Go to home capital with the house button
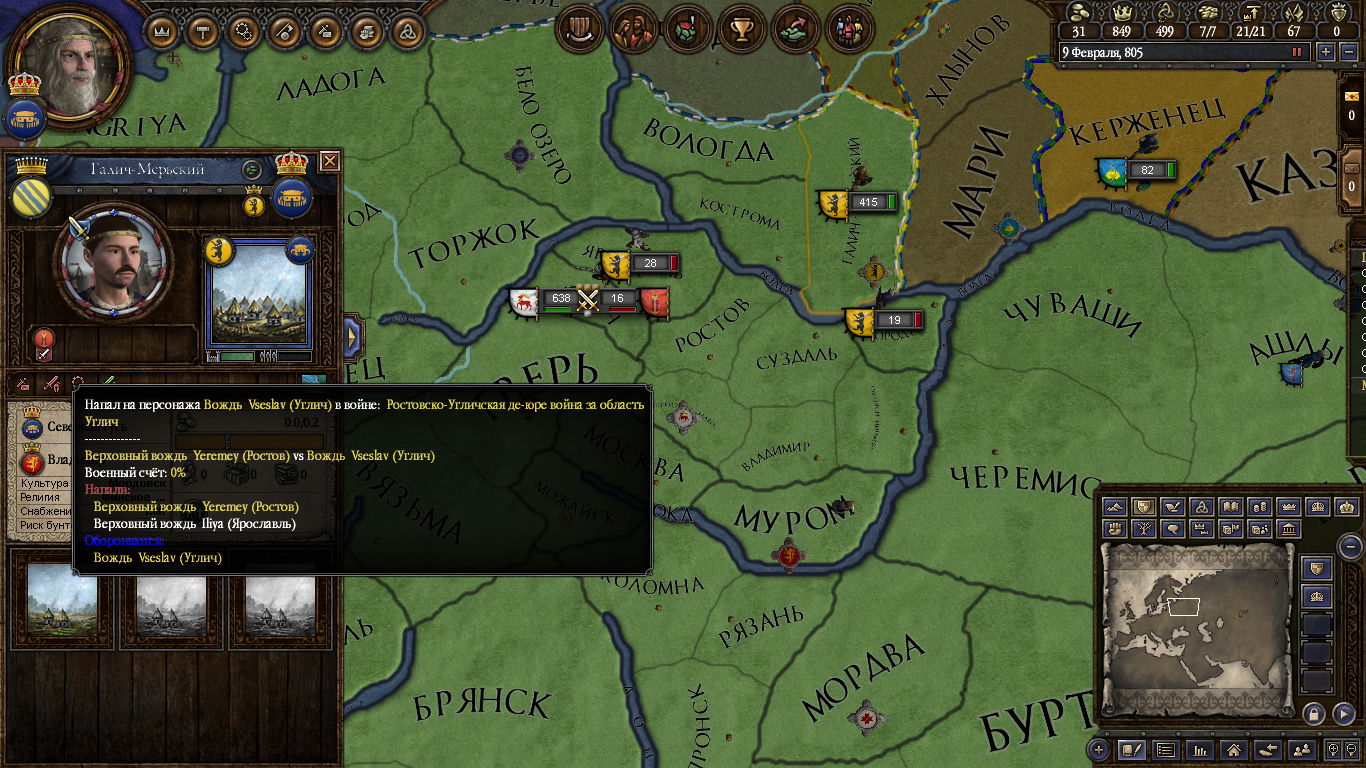Viewport: 1366px width, 768px height. pyautogui.click(x=1234, y=749)
